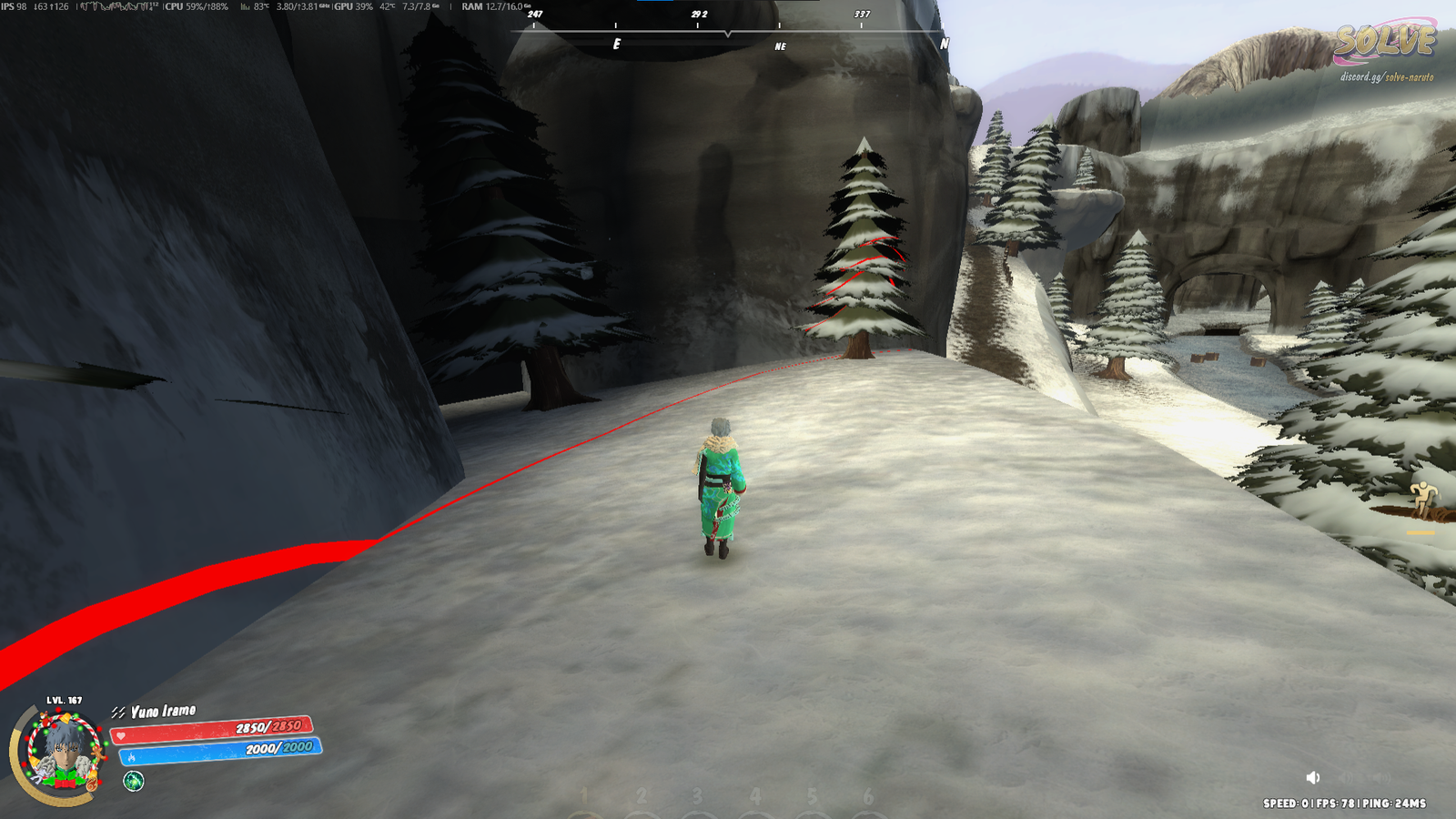Image resolution: width=1456 pixels, height=819 pixels.
Task: Open the discord.gg/solve-naruto link
Action: click(x=1386, y=77)
